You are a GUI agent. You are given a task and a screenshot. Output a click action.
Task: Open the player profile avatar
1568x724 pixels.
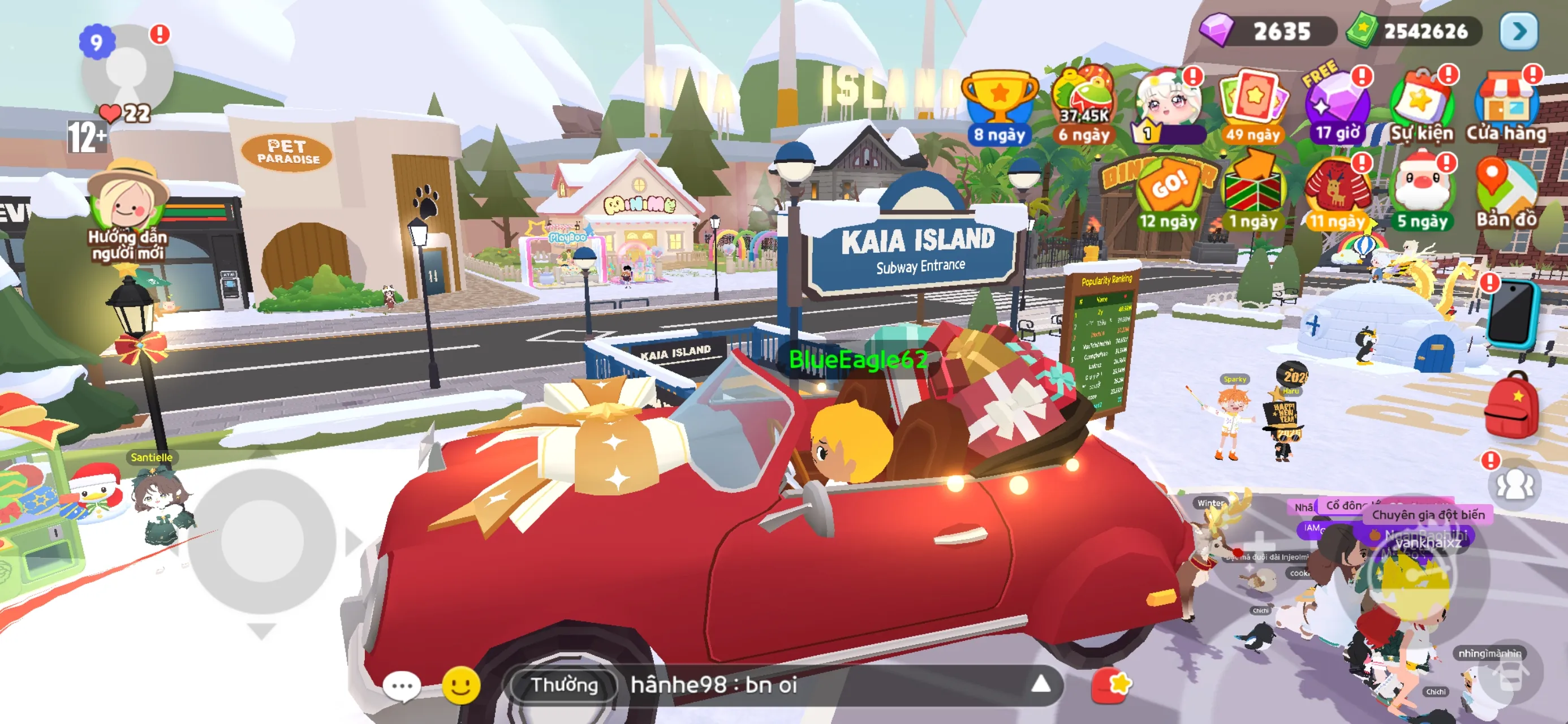127,70
